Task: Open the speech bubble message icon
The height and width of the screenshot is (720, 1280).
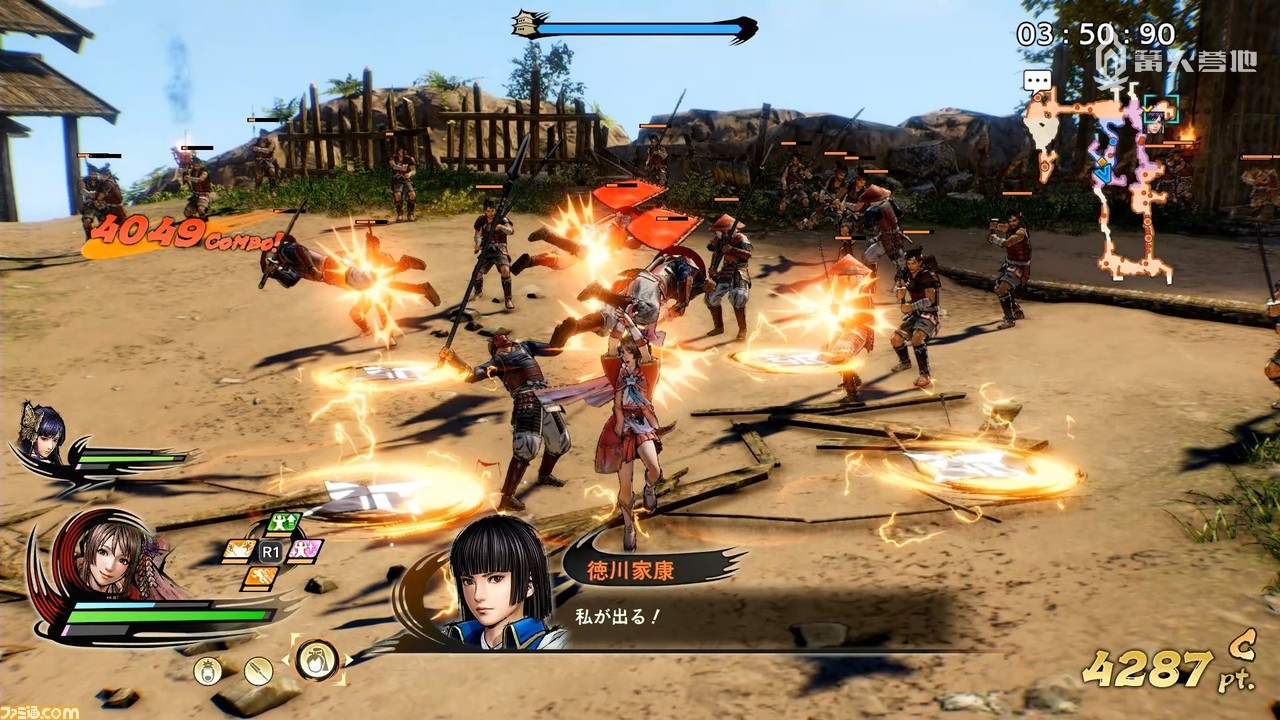Action: coord(1037,80)
